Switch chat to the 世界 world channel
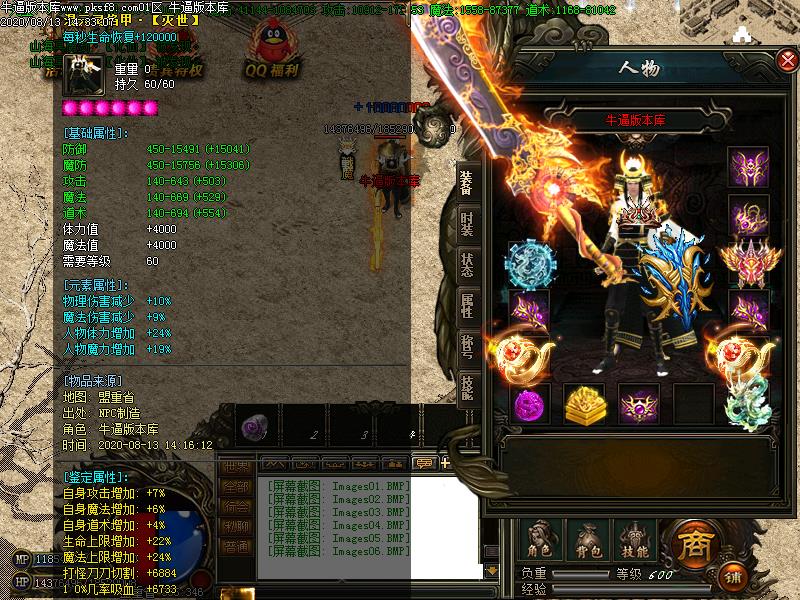 [234, 467]
